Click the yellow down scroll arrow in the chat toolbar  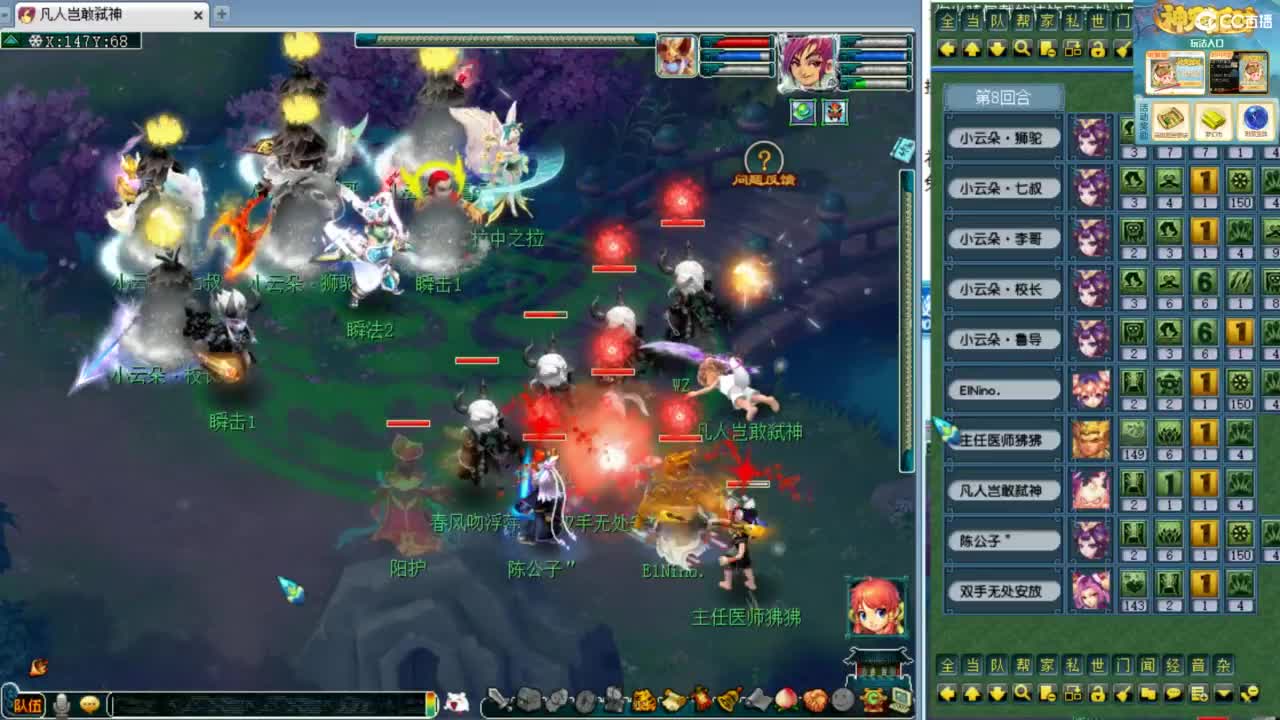996,694
